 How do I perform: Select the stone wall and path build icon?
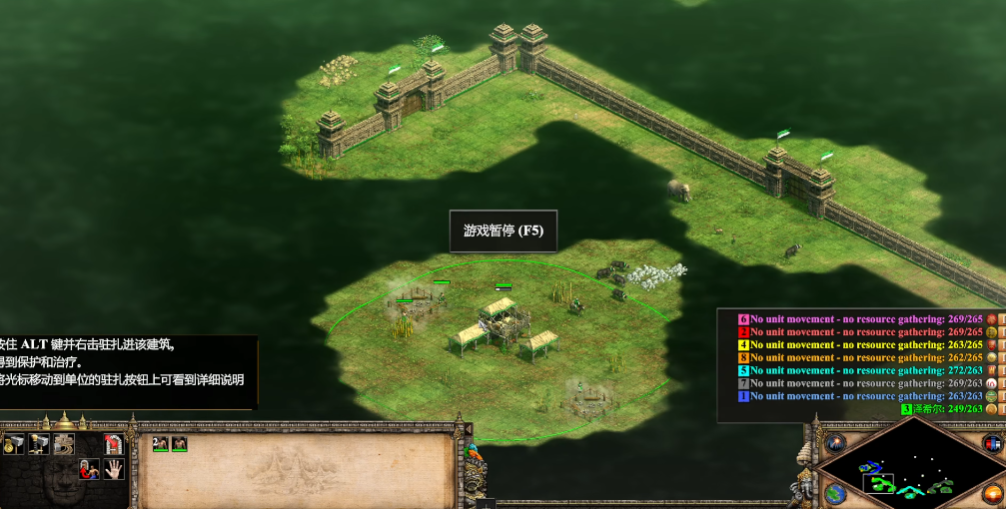64,444
